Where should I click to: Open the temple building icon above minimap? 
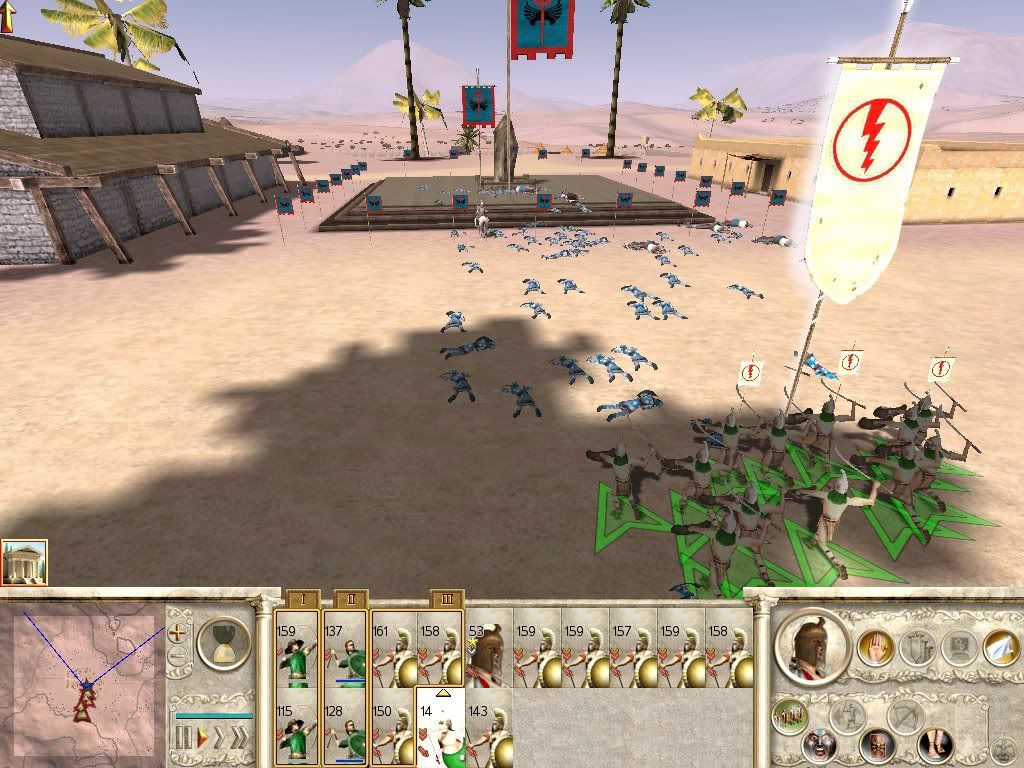(x=24, y=563)
